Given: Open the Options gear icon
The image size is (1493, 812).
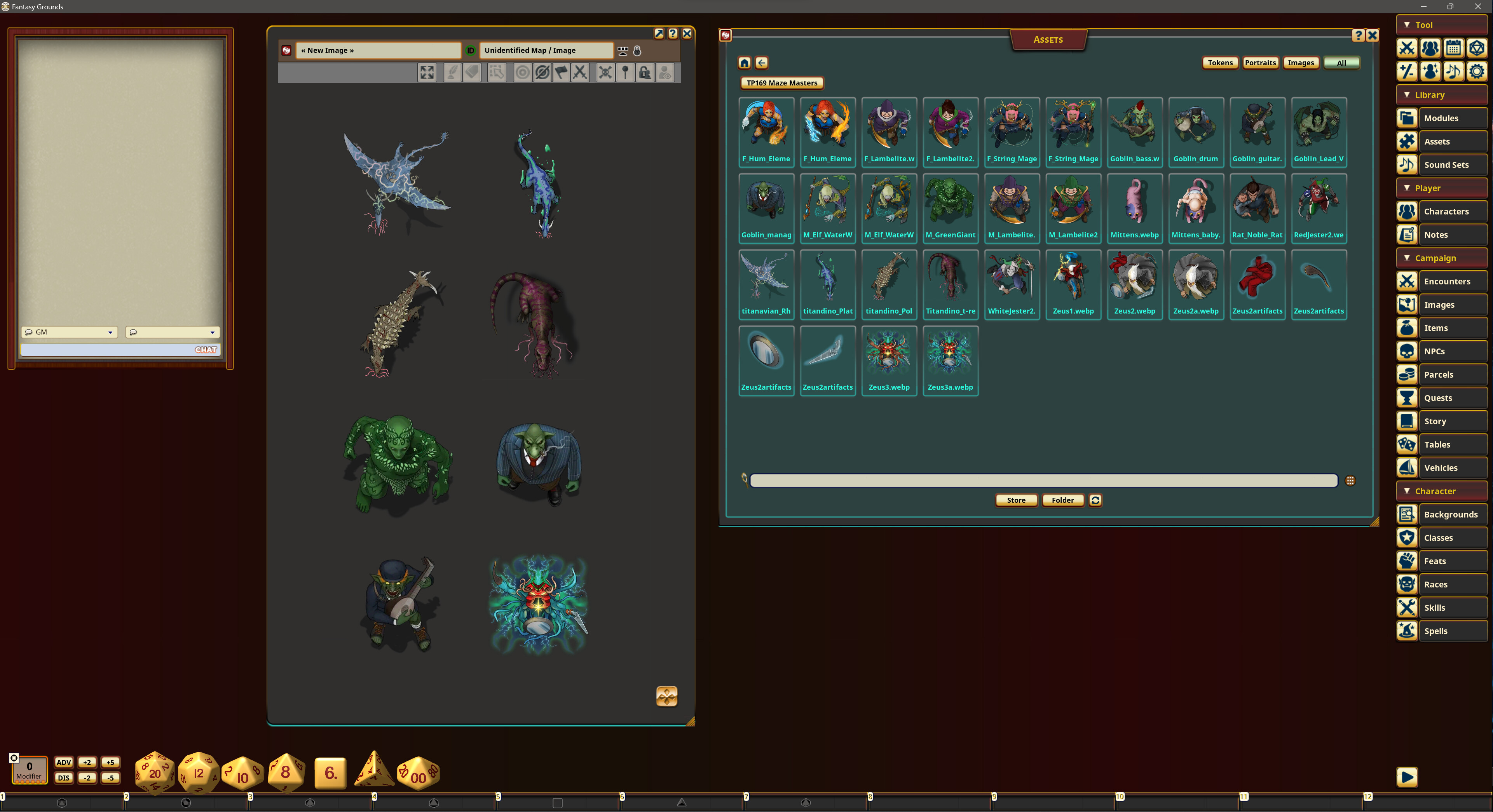Looking at the screenshot, I should click(x=1476, y=71).
